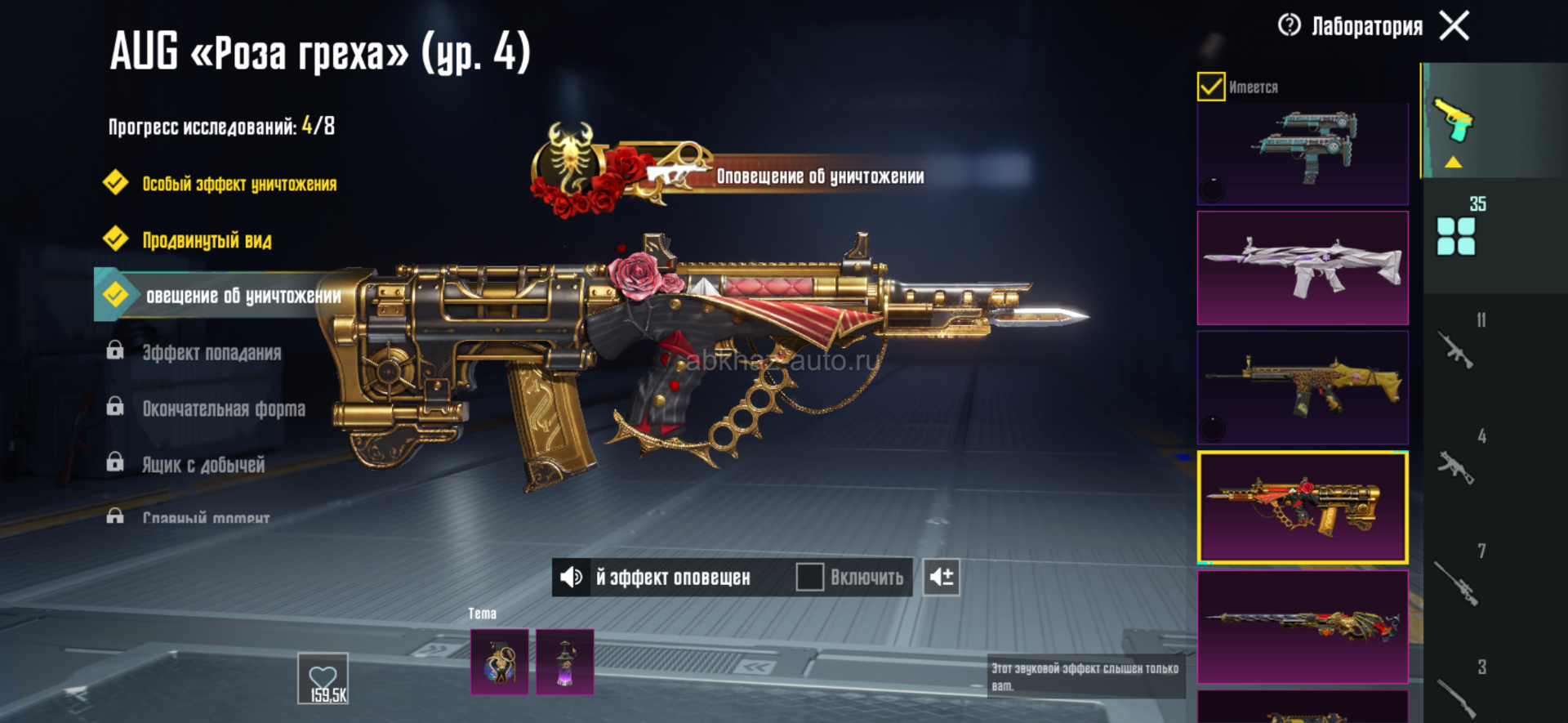1568x723 pixels.
Task: Select the white crystalline rifle skin
Action: pos(1303,268)
